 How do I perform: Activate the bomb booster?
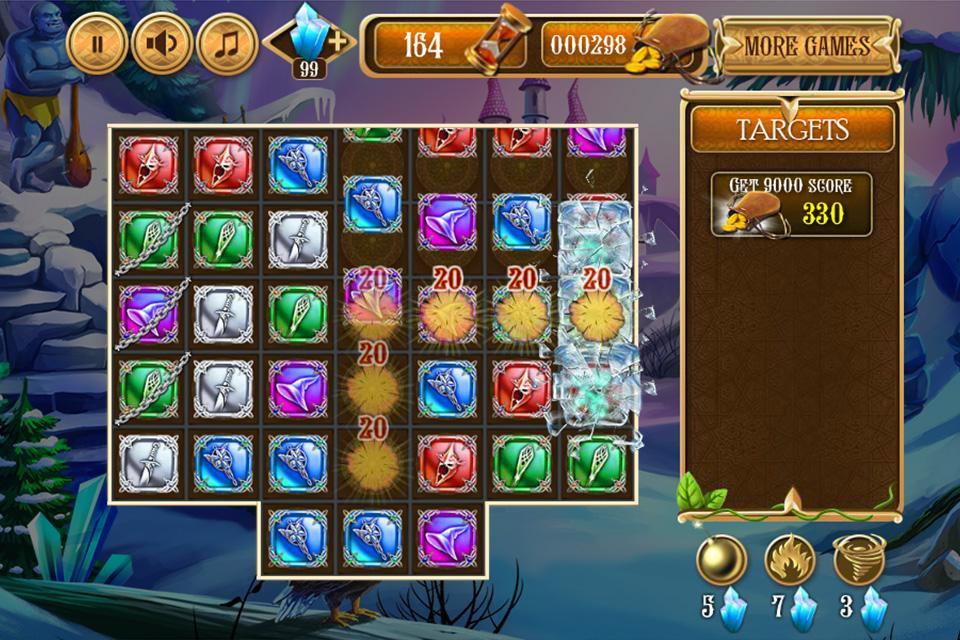tap(721, 561)
